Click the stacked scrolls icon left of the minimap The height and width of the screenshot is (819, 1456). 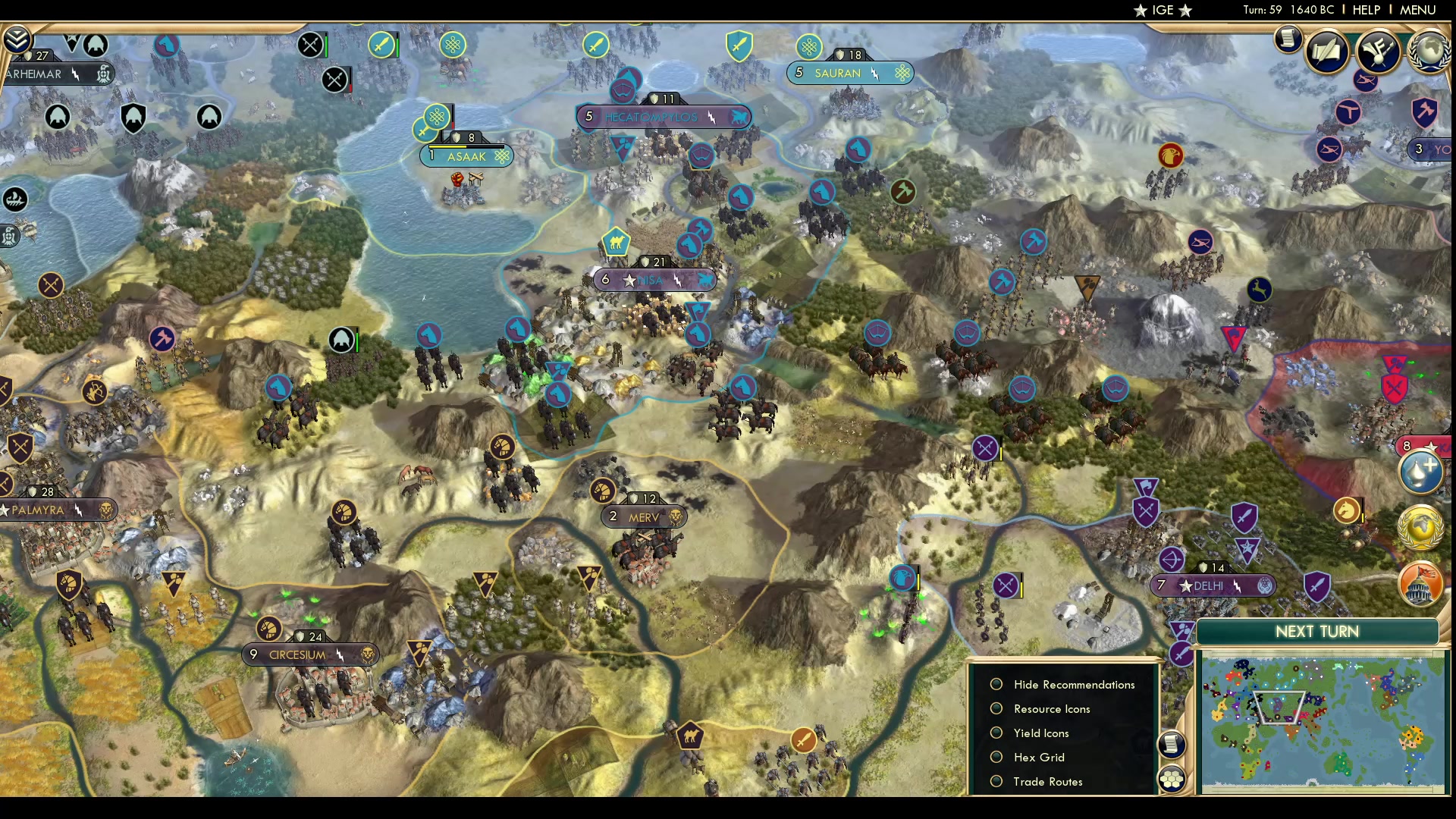[1172, 745]
